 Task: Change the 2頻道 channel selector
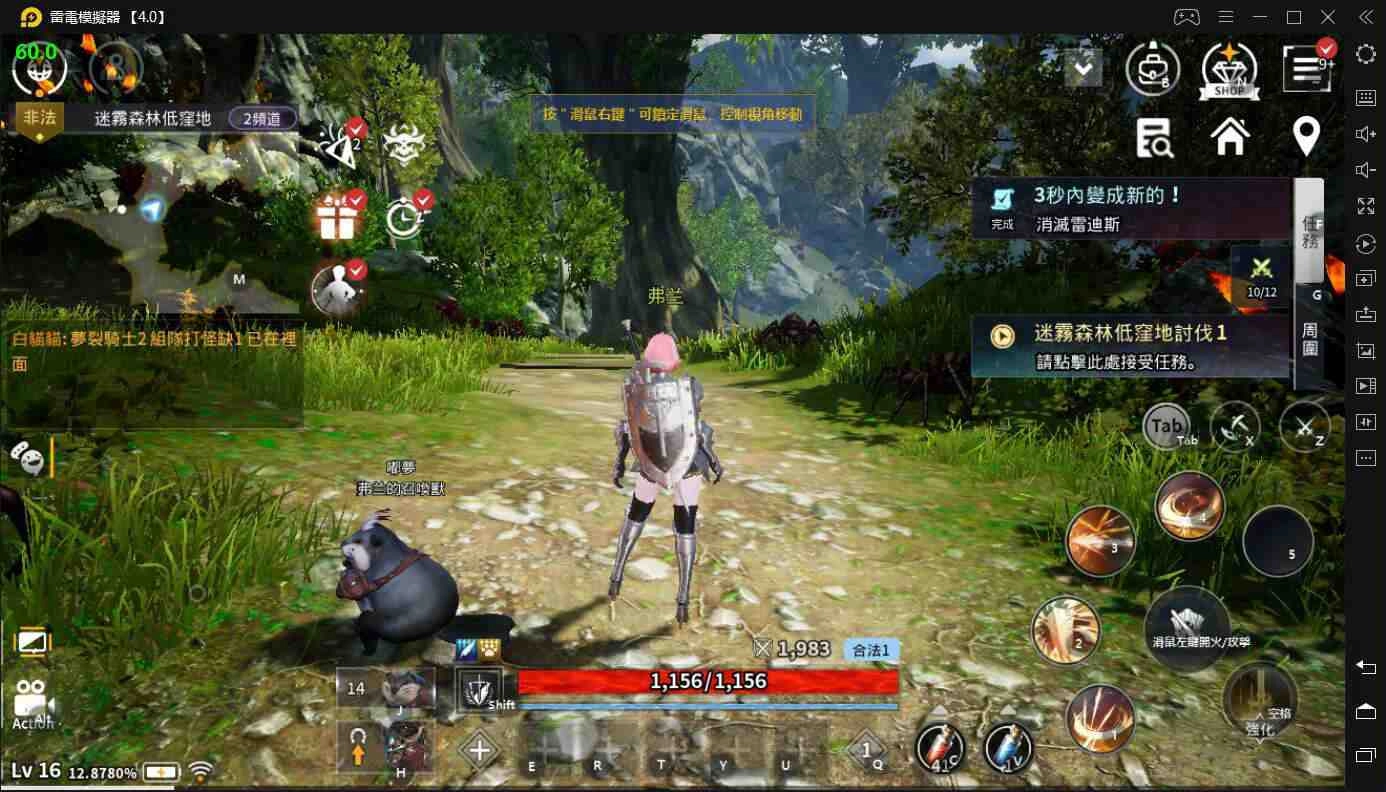(x=263, y=118)
